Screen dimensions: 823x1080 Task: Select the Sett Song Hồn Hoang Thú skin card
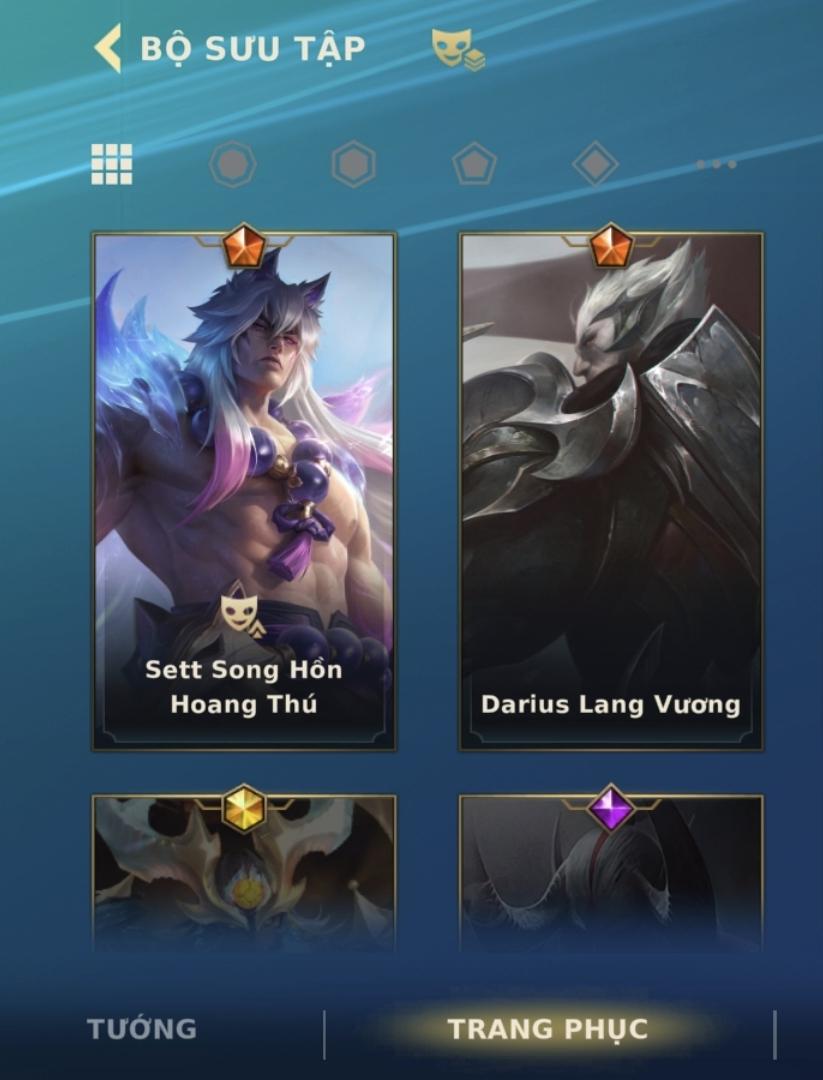tap(244, 492)
